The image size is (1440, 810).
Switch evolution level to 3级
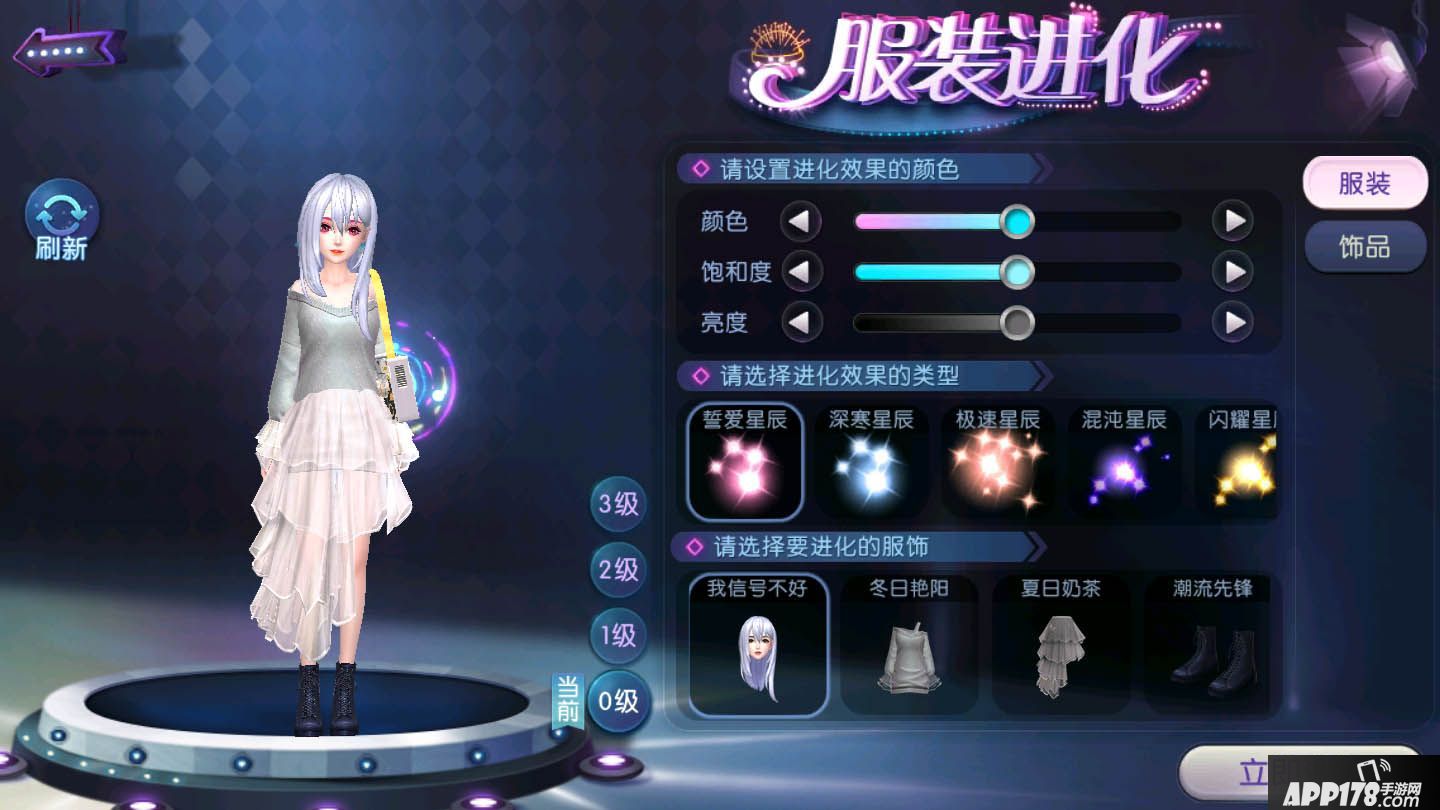617,505
